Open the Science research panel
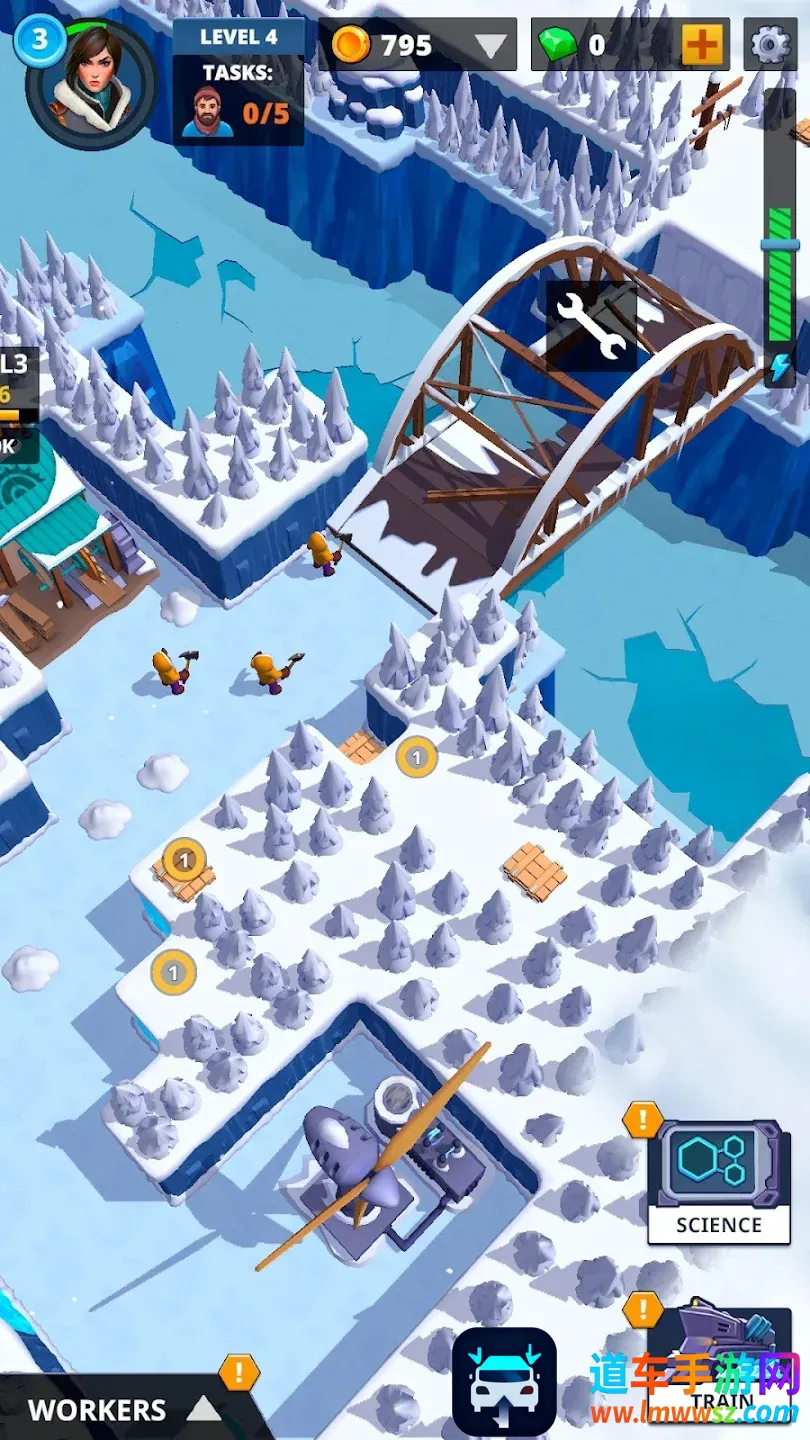The height and width of the screenshot is (1440, 810). point(718,1182)
